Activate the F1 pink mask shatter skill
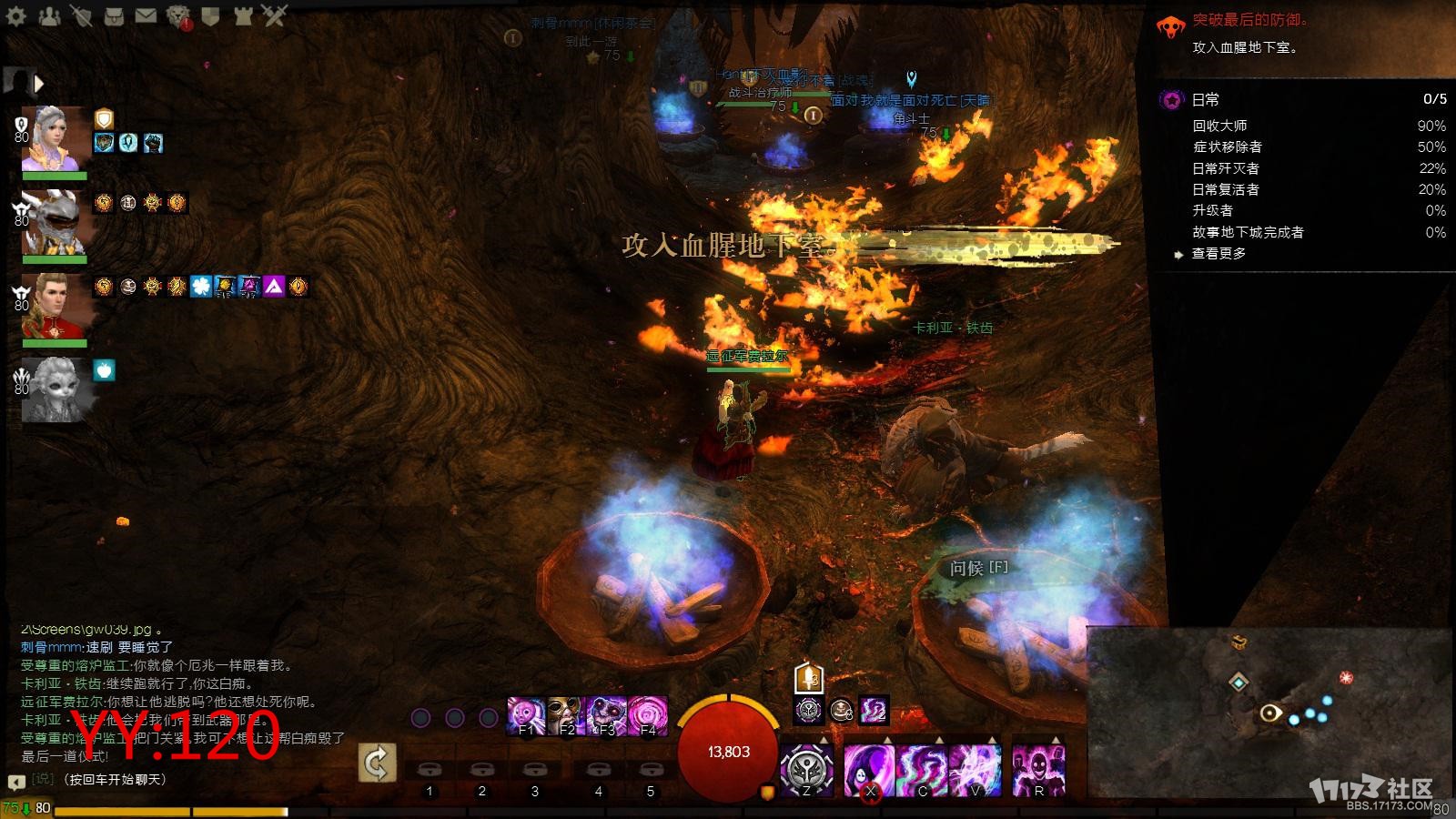The height and width of the screenshot is (819, 1456). click(526, 716)
